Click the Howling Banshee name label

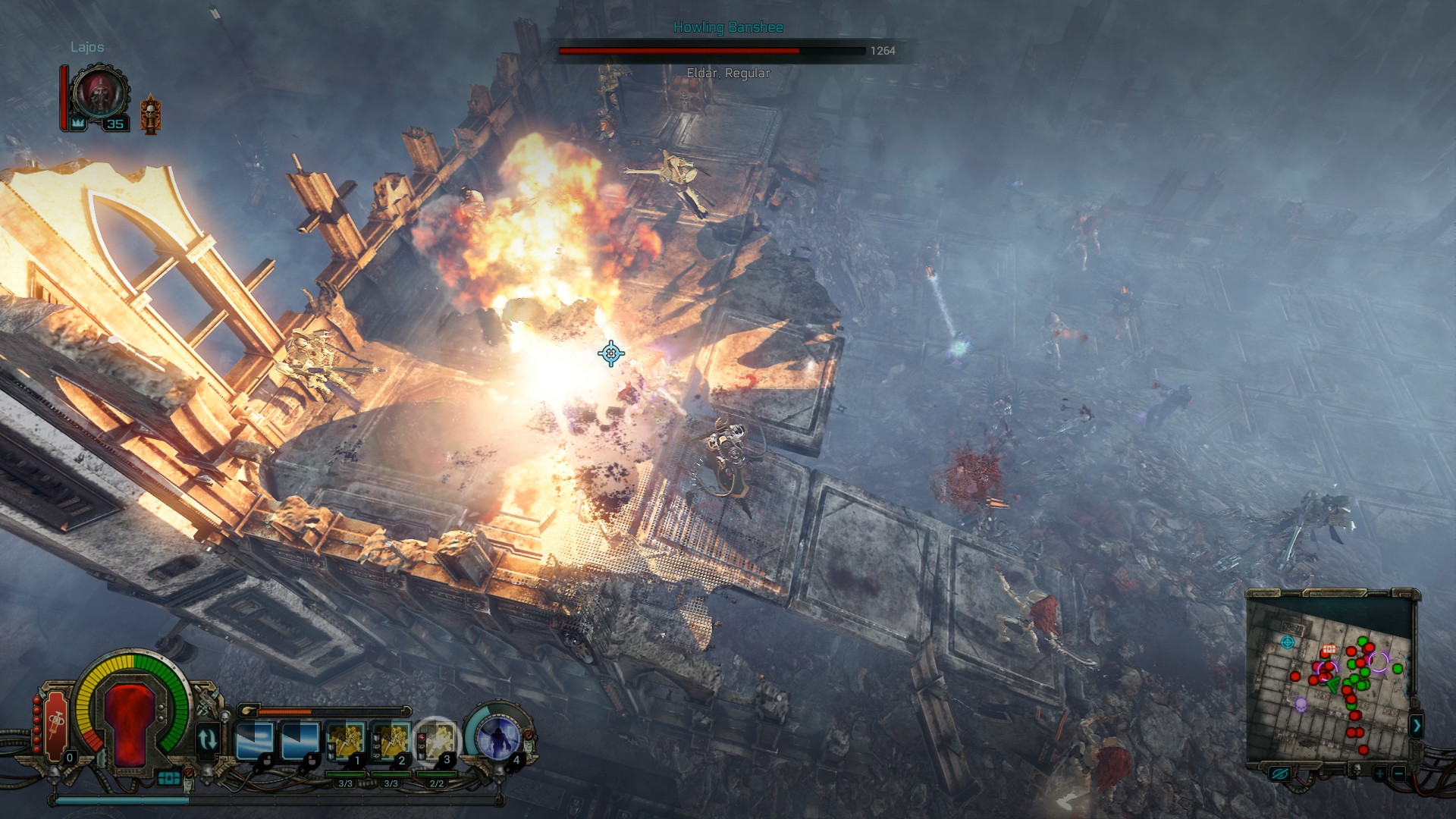pos(728,27)
